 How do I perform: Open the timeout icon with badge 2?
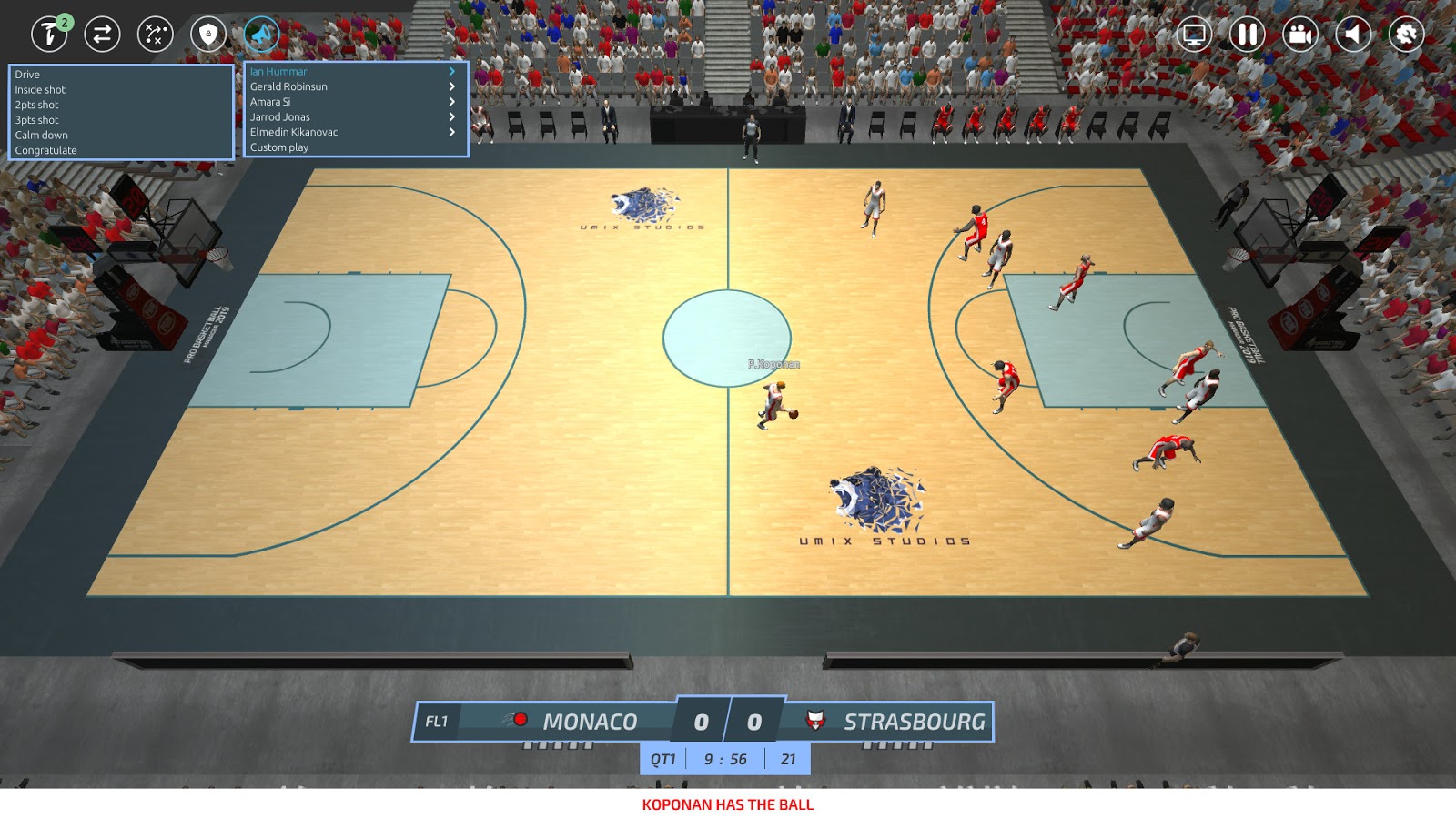[49, 33]
